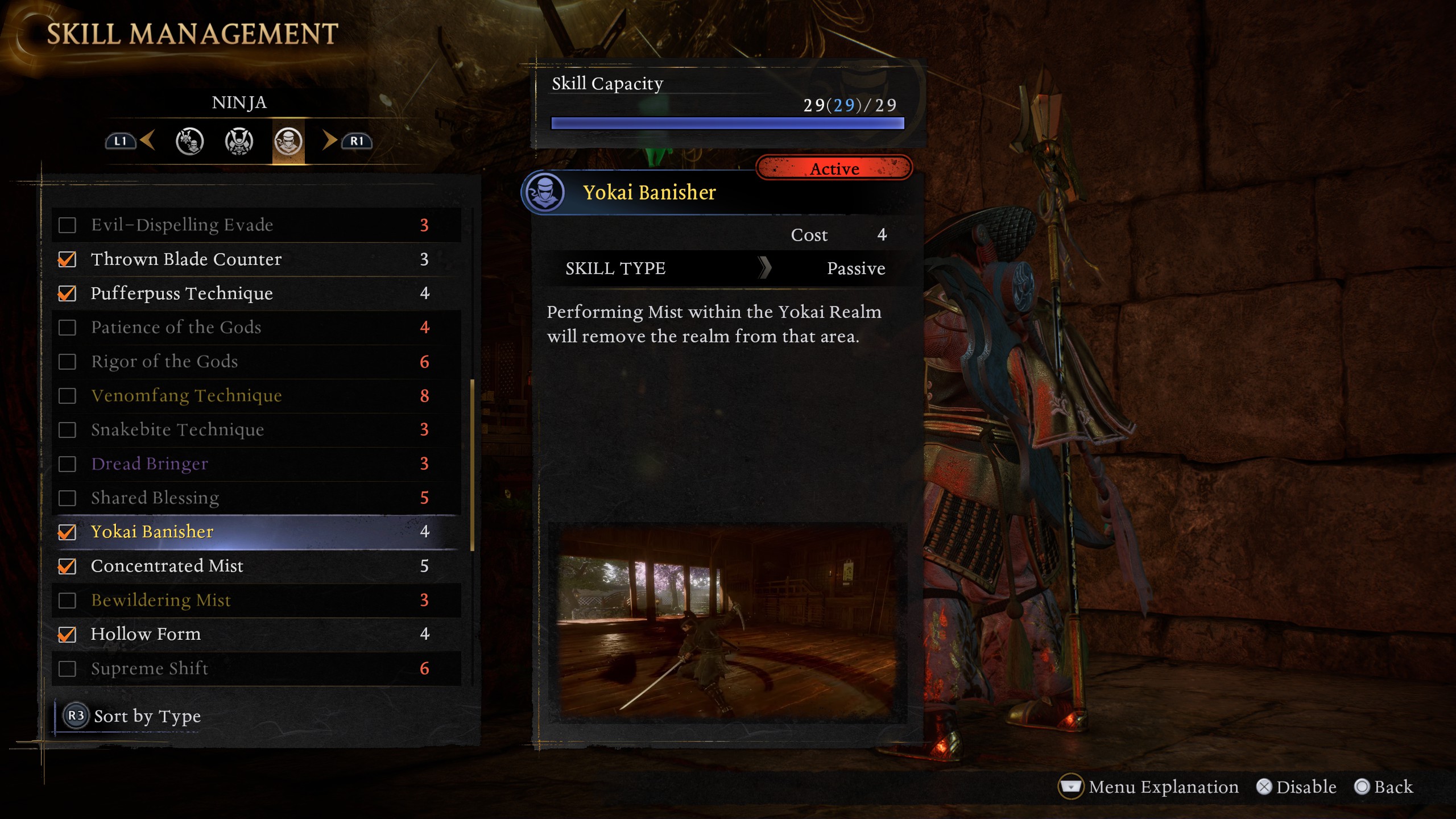Pick the Dread Bringer skill entry
1456x819 pixels.
point(256,464)
